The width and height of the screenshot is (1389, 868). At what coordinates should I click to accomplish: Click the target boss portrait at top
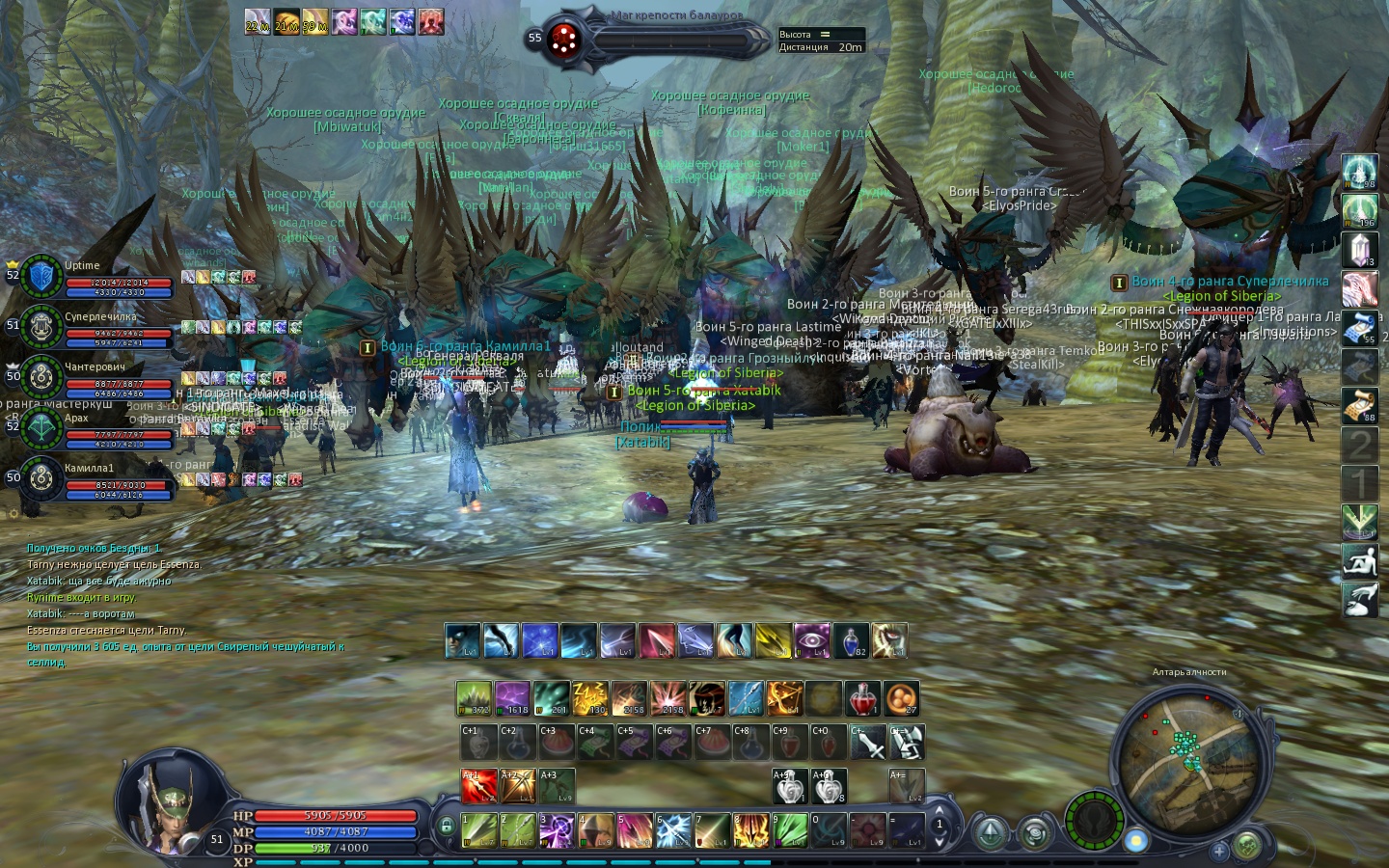click(x=564, y=40)
